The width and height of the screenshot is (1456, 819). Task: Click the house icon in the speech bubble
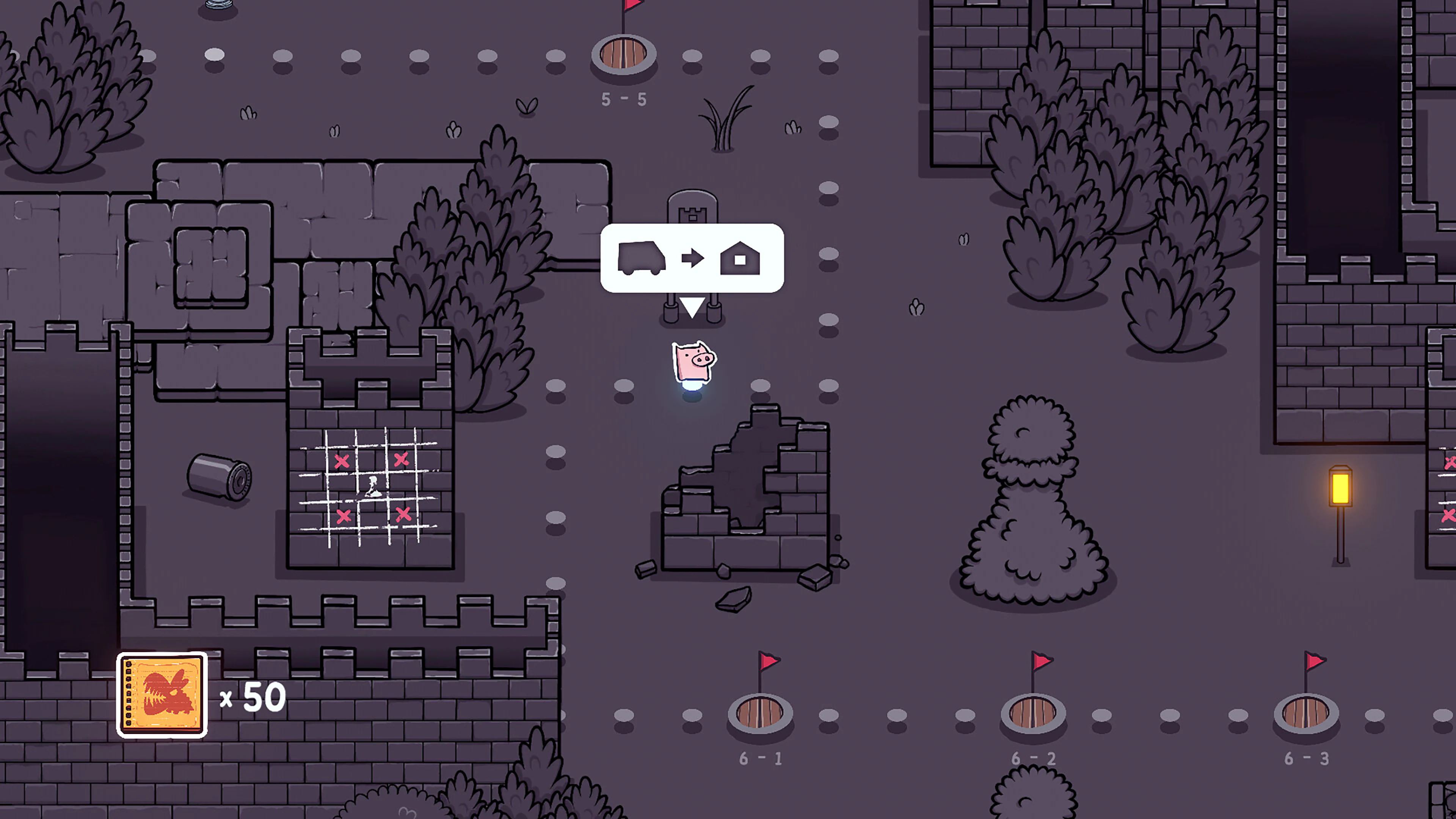(741, 259)
